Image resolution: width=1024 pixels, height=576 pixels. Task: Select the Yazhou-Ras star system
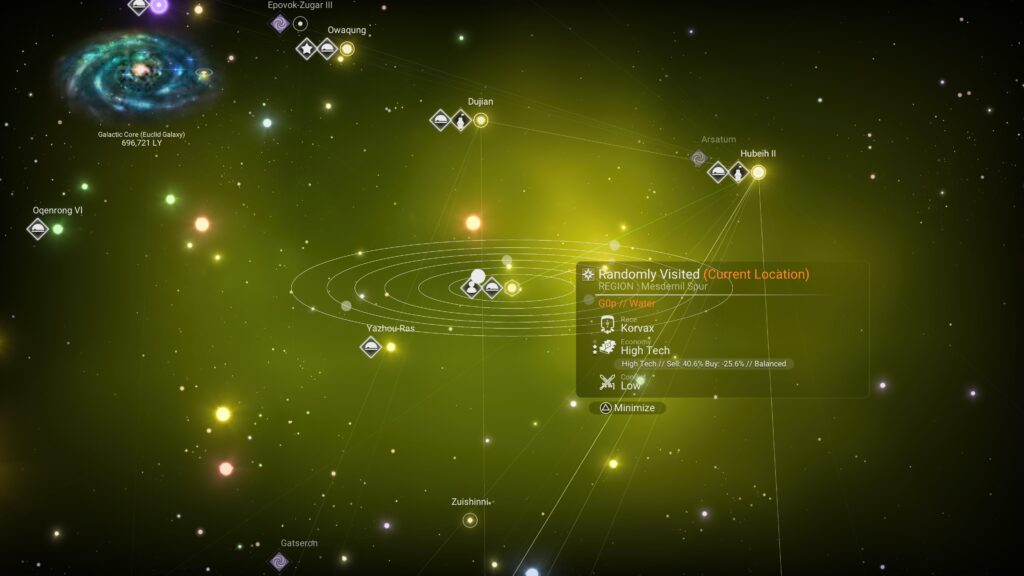pos(391,347)
